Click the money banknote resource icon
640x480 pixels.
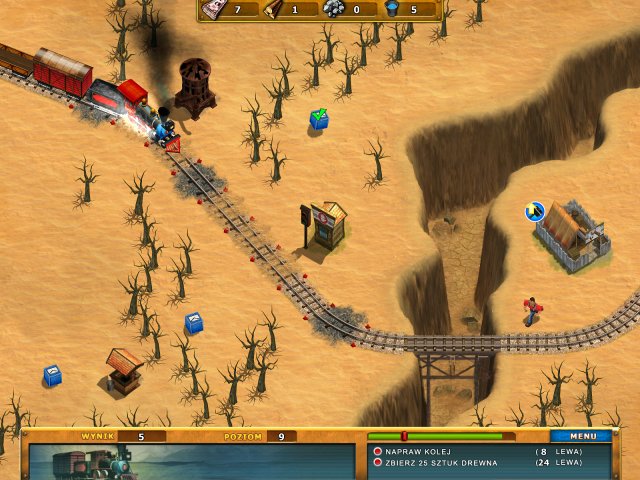213,9
